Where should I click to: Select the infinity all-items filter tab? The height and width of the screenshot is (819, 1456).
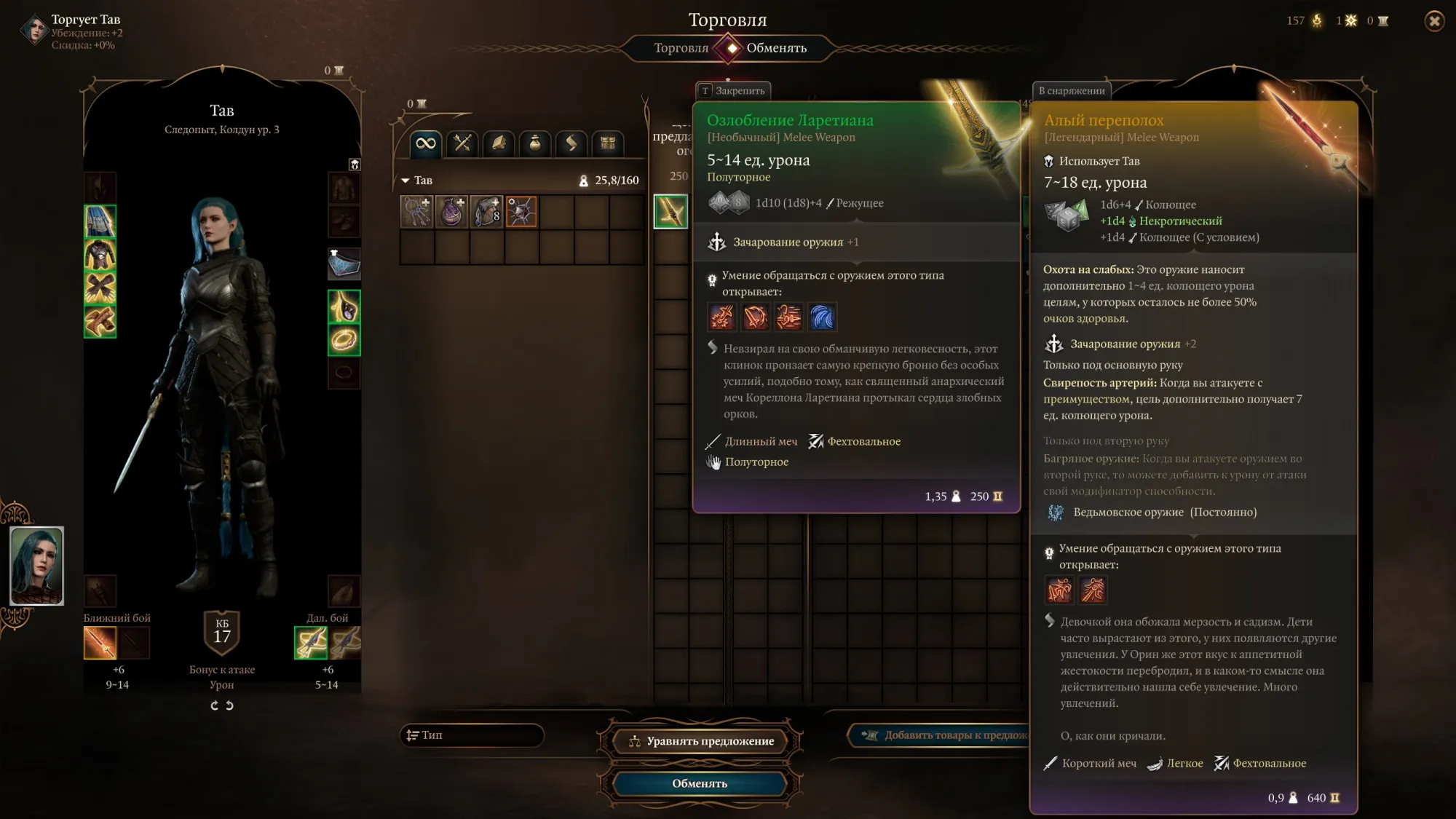[426, 143]
